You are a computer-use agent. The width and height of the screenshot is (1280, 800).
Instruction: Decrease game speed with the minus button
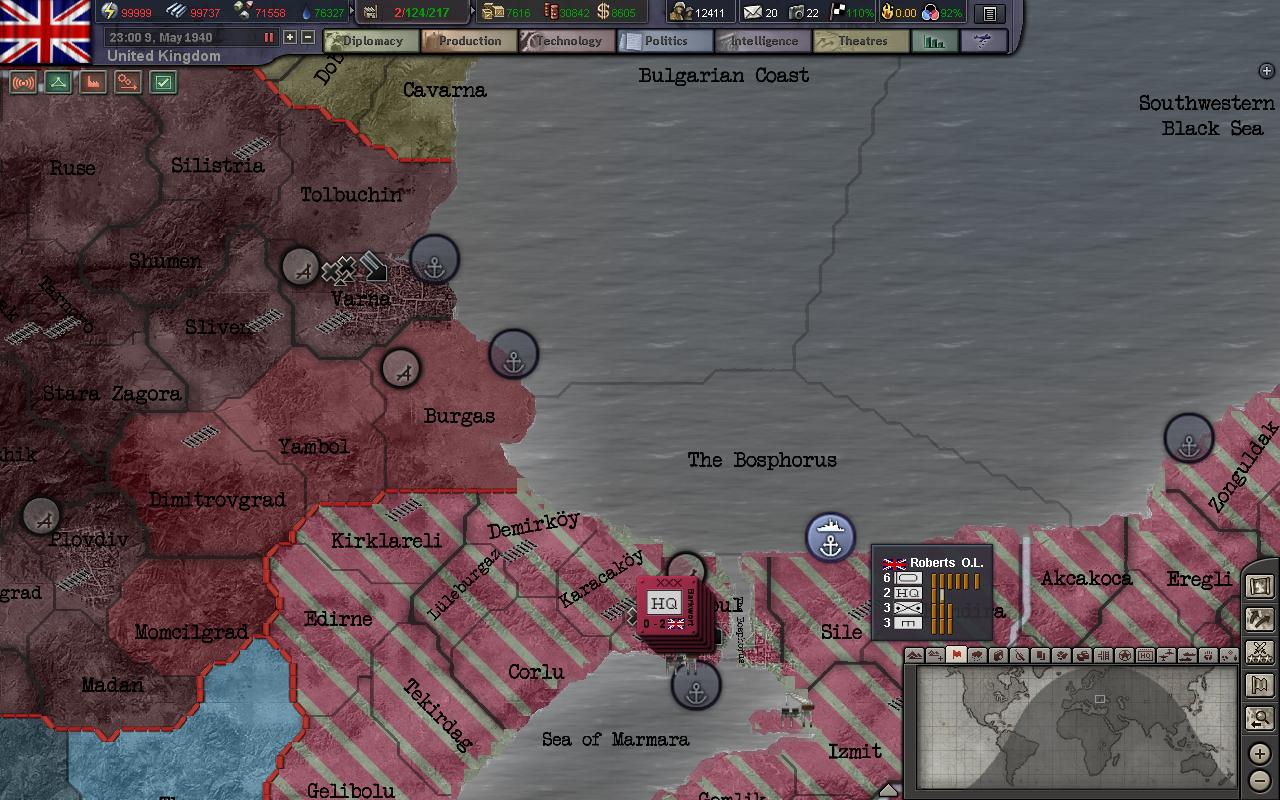point(308,37)
